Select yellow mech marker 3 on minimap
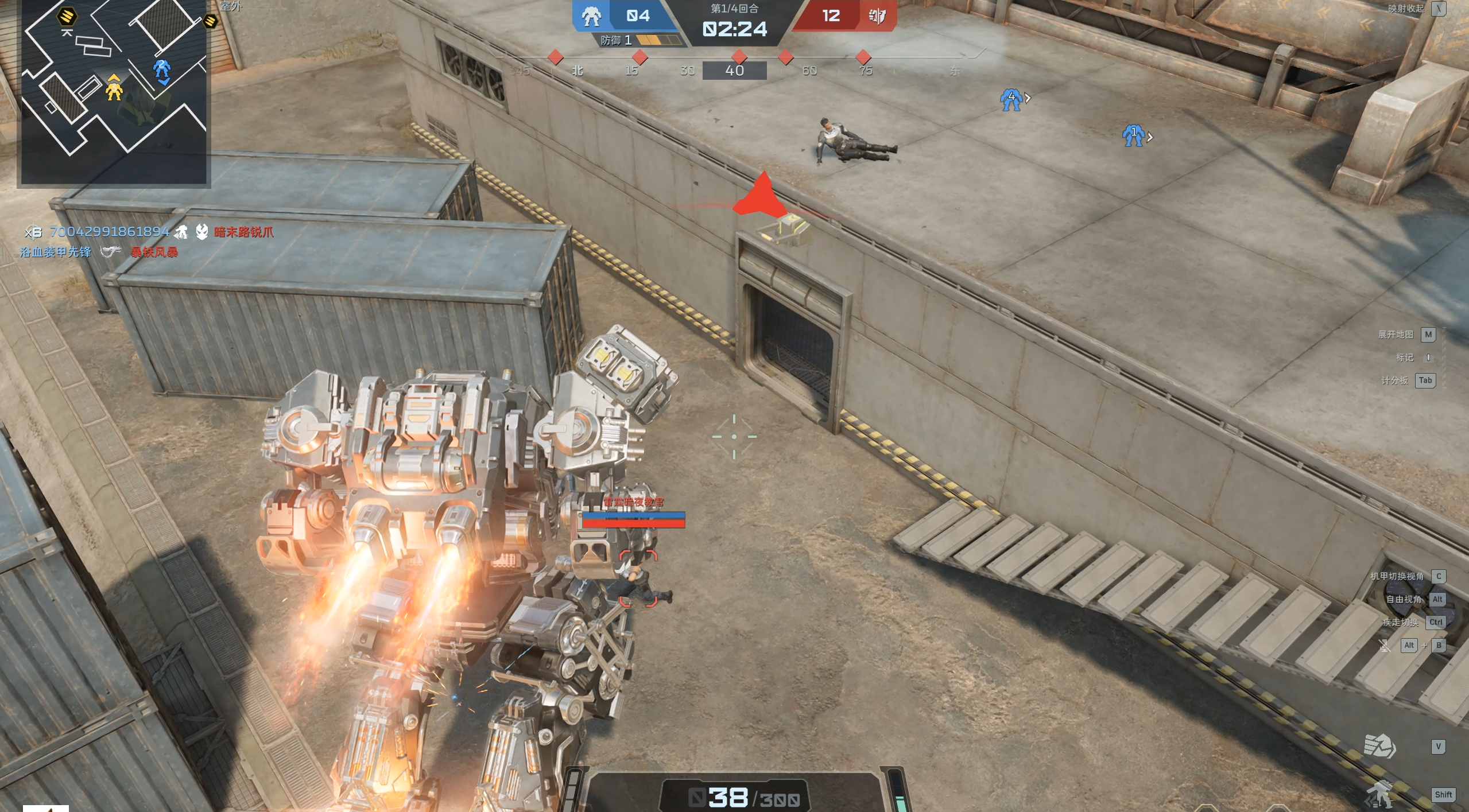This screenshot has width=1469, height=812. pyautogui.click(x=114, y=90)
